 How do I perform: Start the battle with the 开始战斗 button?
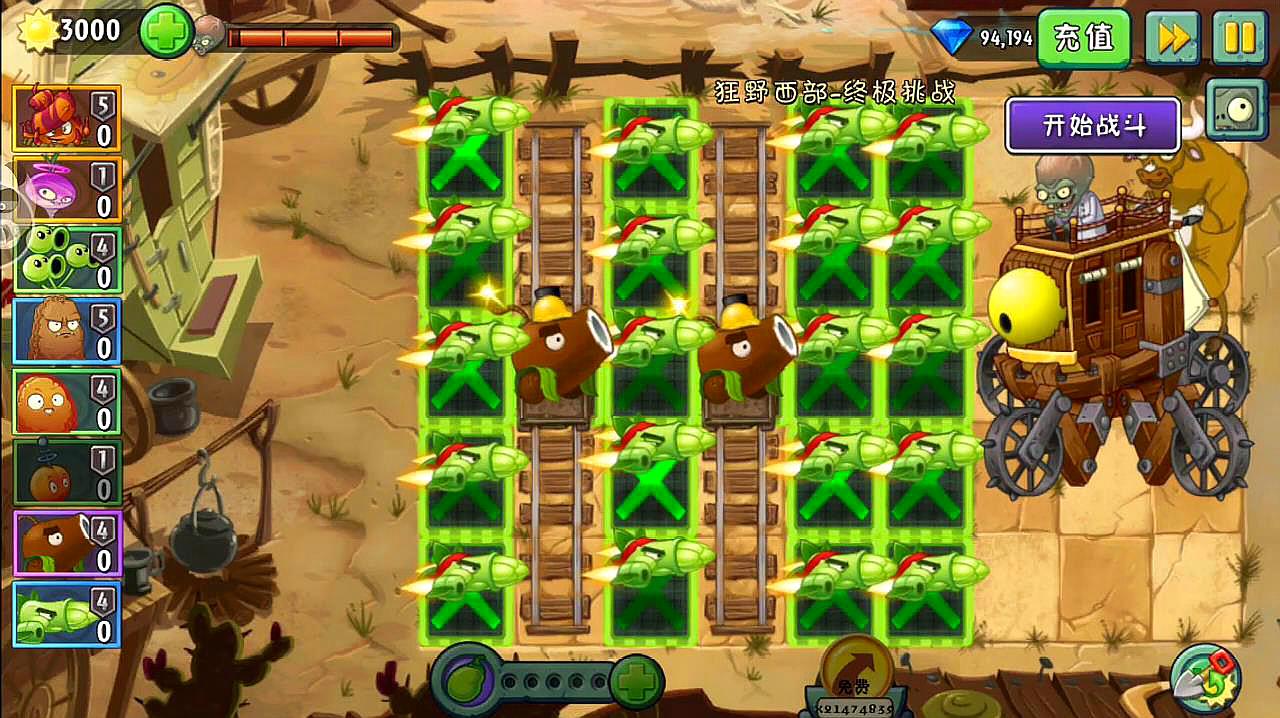click(1093, 126)
